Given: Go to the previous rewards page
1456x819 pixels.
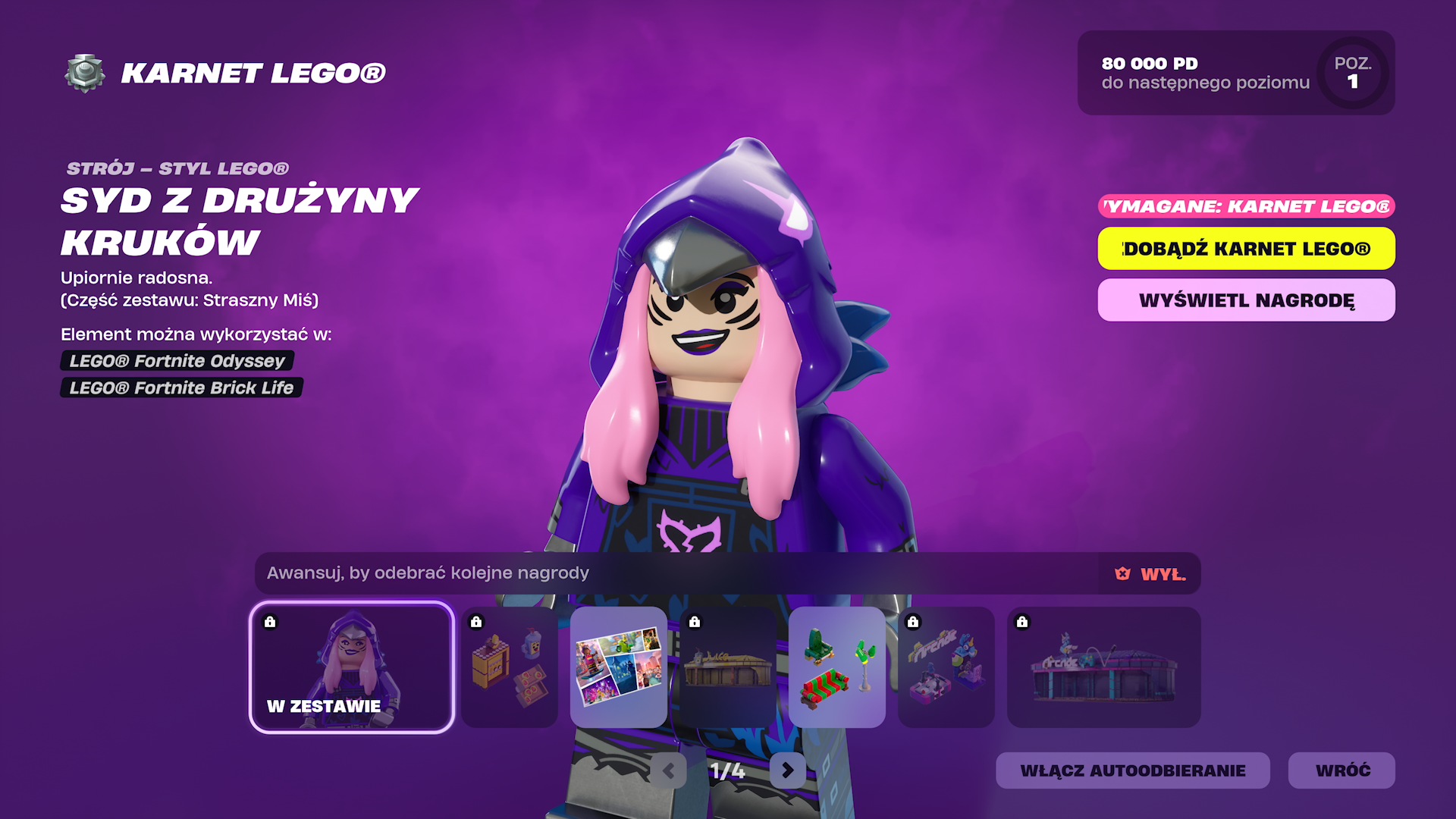Looking at the screenshot, I should coord(669,770).
